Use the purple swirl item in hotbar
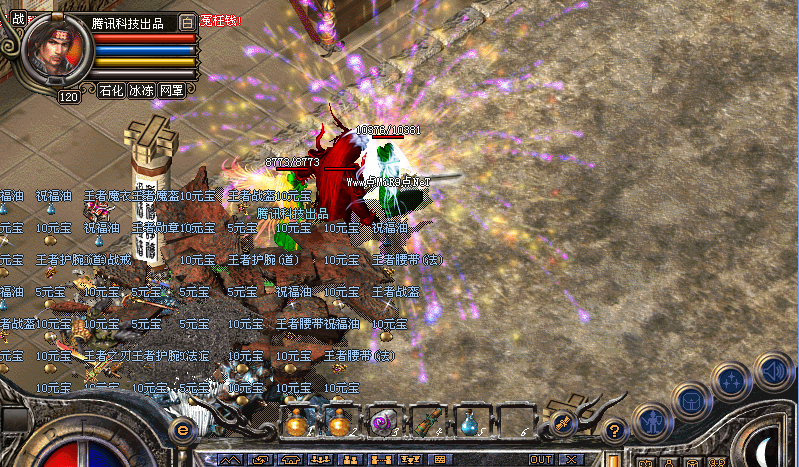The width and height of the screenshot is (799, 467). [x=383, y=422]
